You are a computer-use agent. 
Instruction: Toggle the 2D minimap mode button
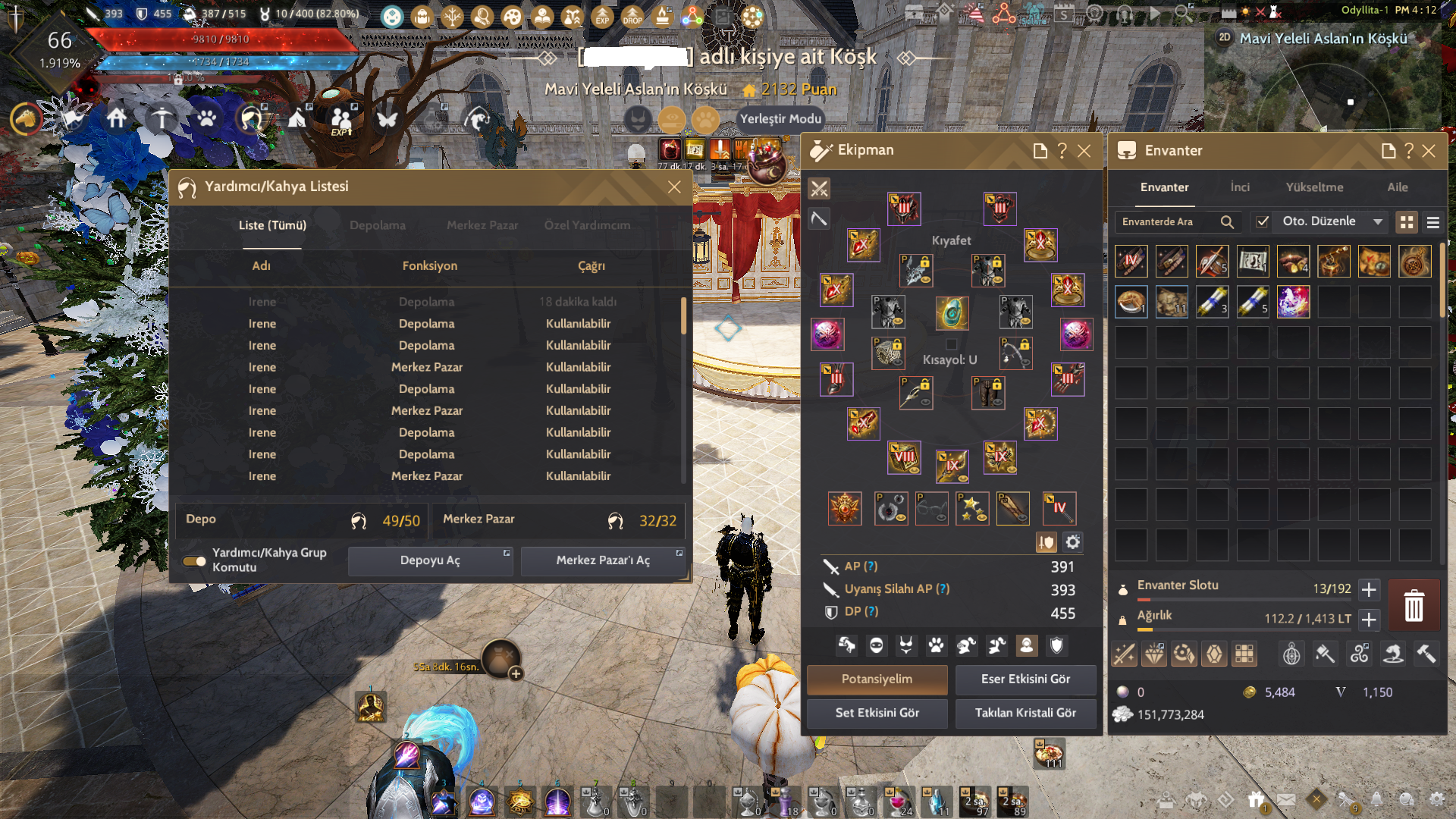click(1224, 35)
